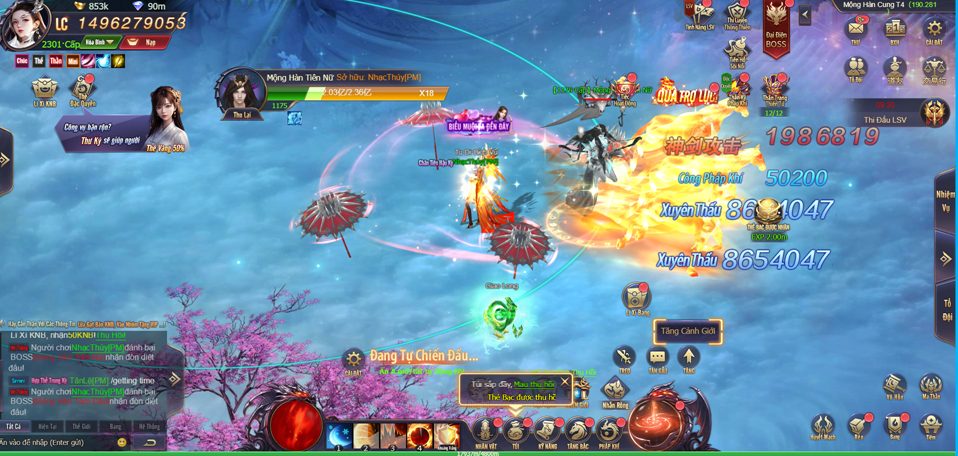Image resolution: width=958 pixels, height=456 pixels.
Task: Open the mail (Thư) icon
Action: click(x=856, y=30)
